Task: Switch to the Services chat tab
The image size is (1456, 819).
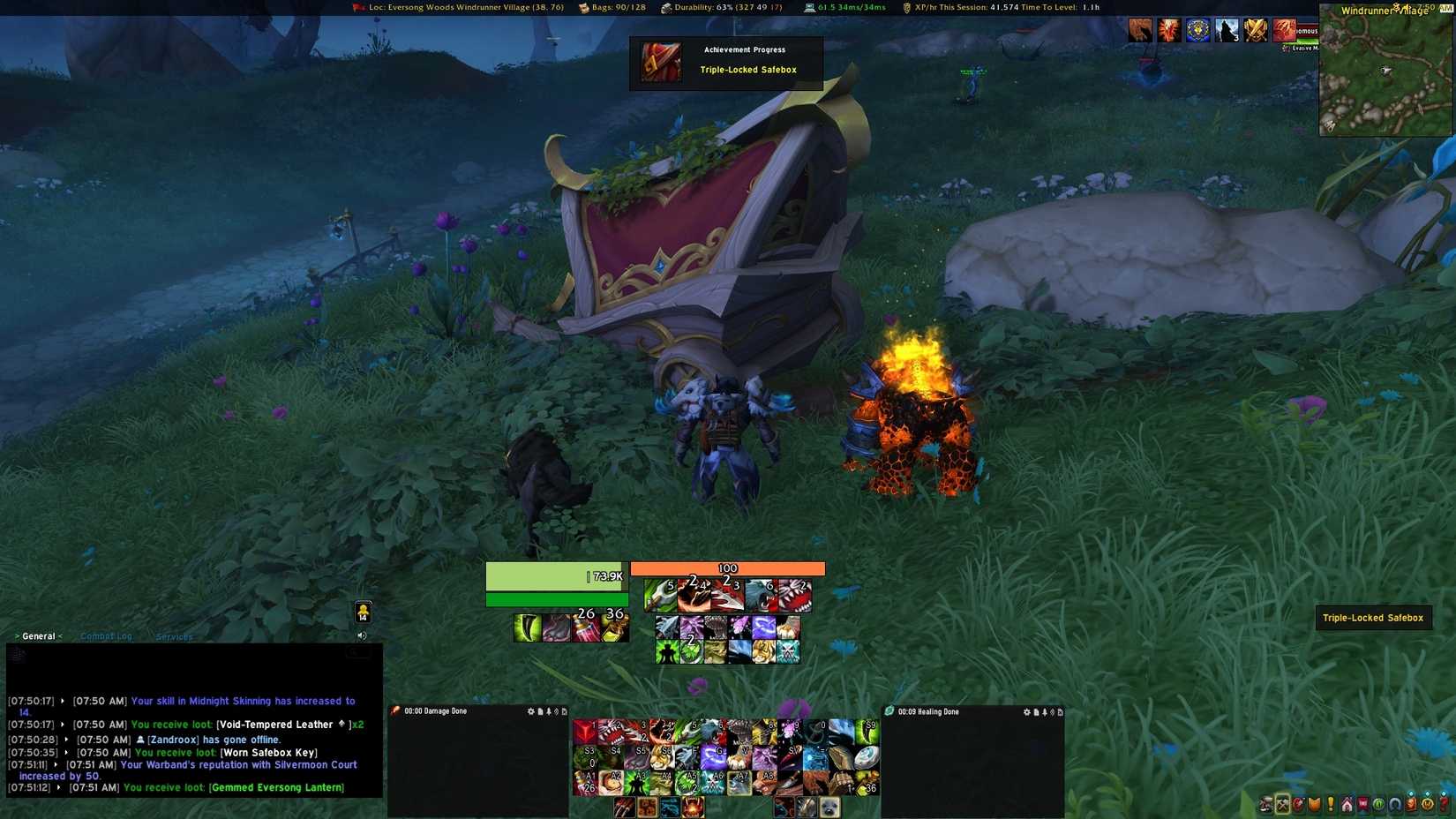Action: 174,636
